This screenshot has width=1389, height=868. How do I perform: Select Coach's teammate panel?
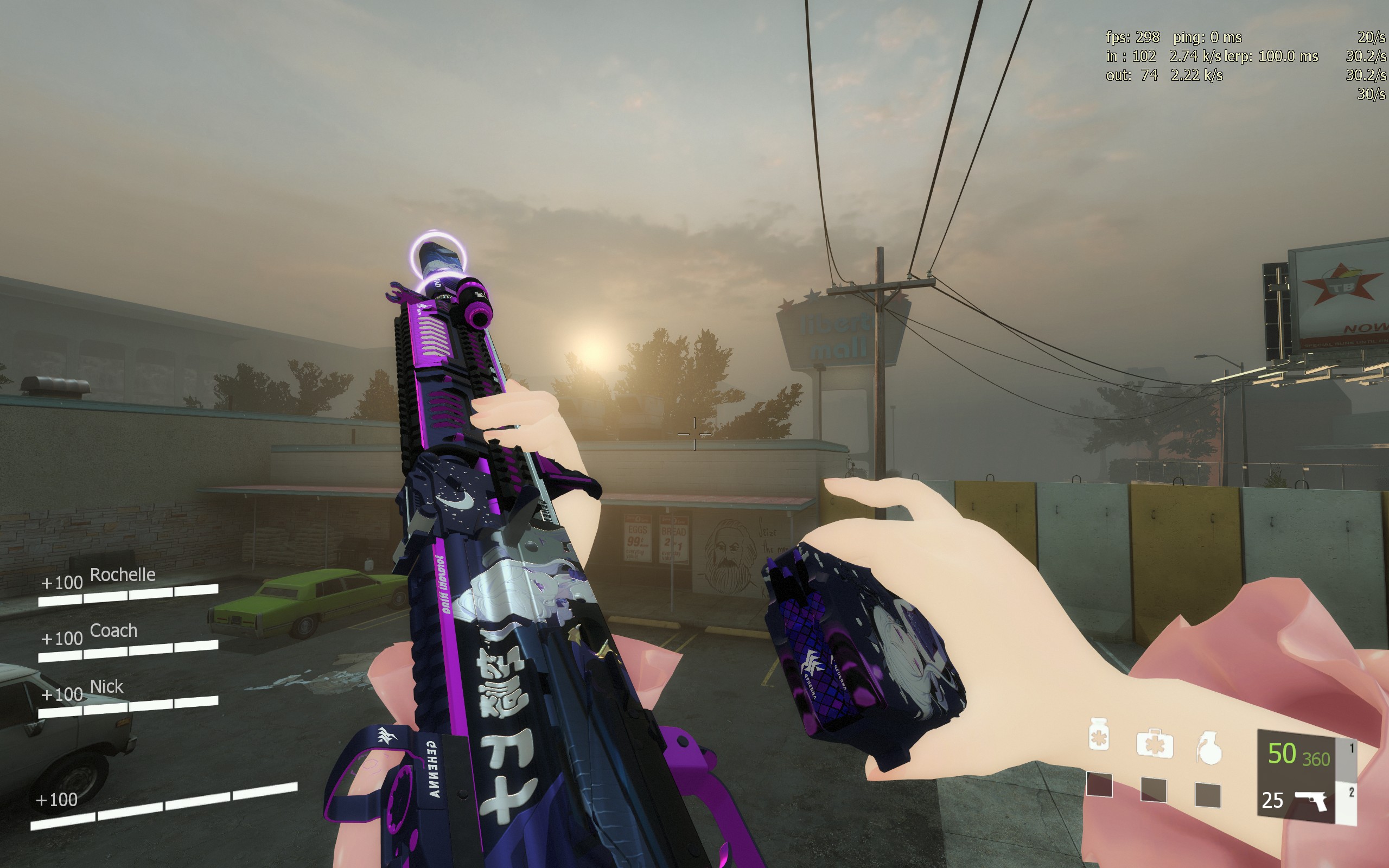[x=128, y=641]
